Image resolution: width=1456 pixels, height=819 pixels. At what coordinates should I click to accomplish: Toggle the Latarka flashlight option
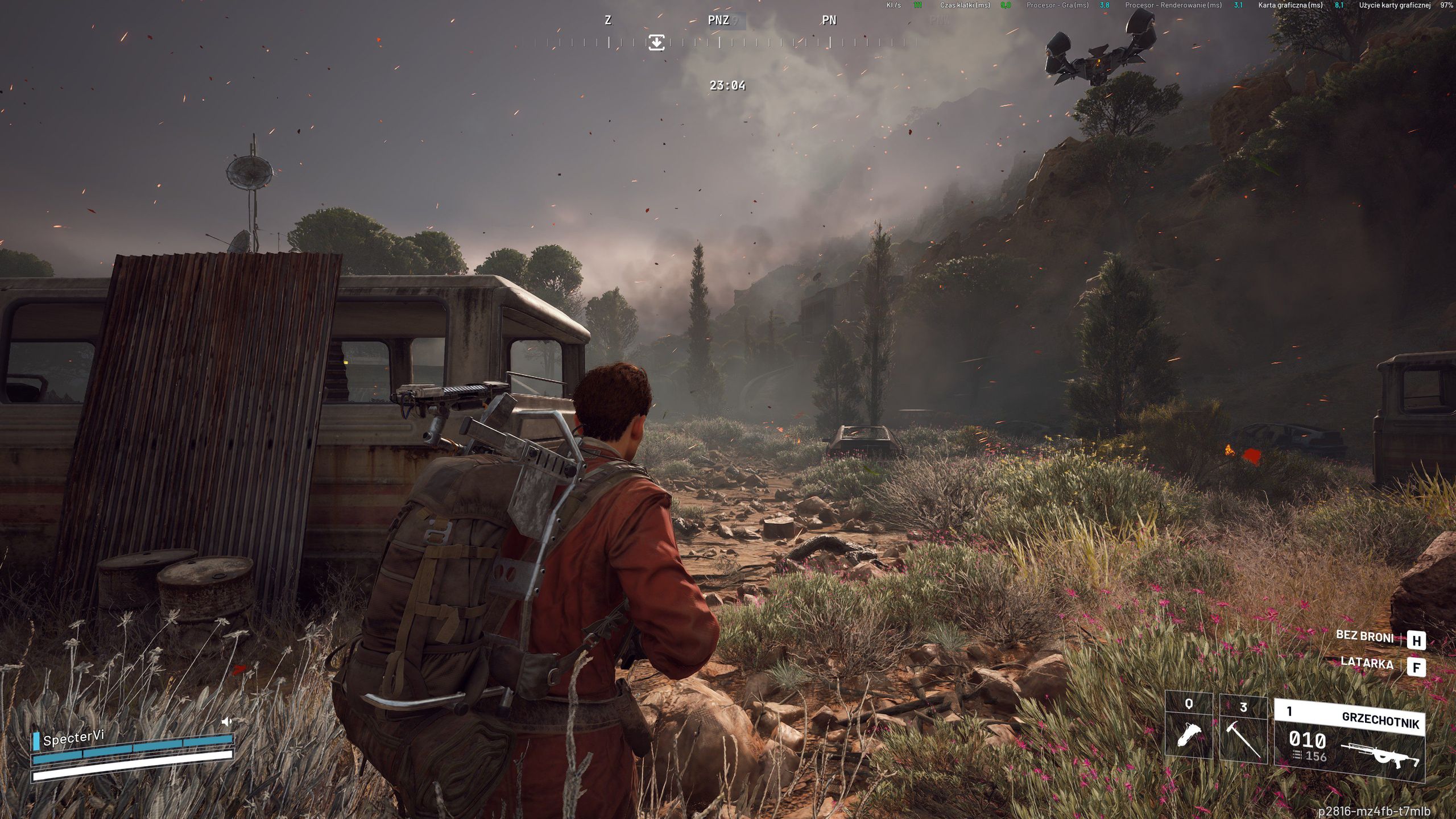point(1367,663)
